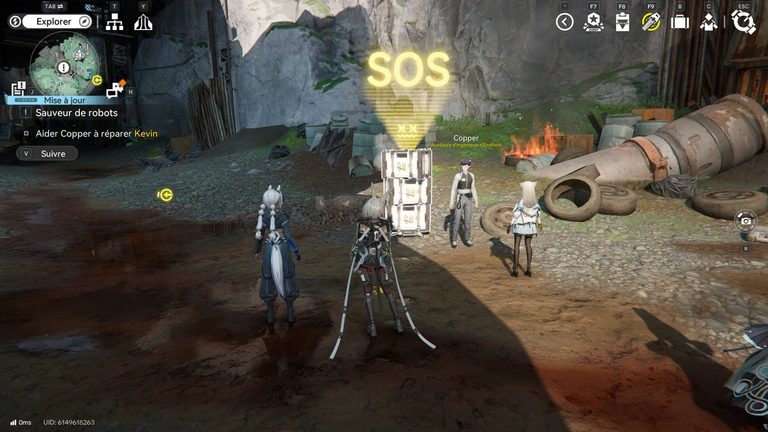Open the clipboard download icon
This screenshot has height=432, width=768.
point(622,22)
